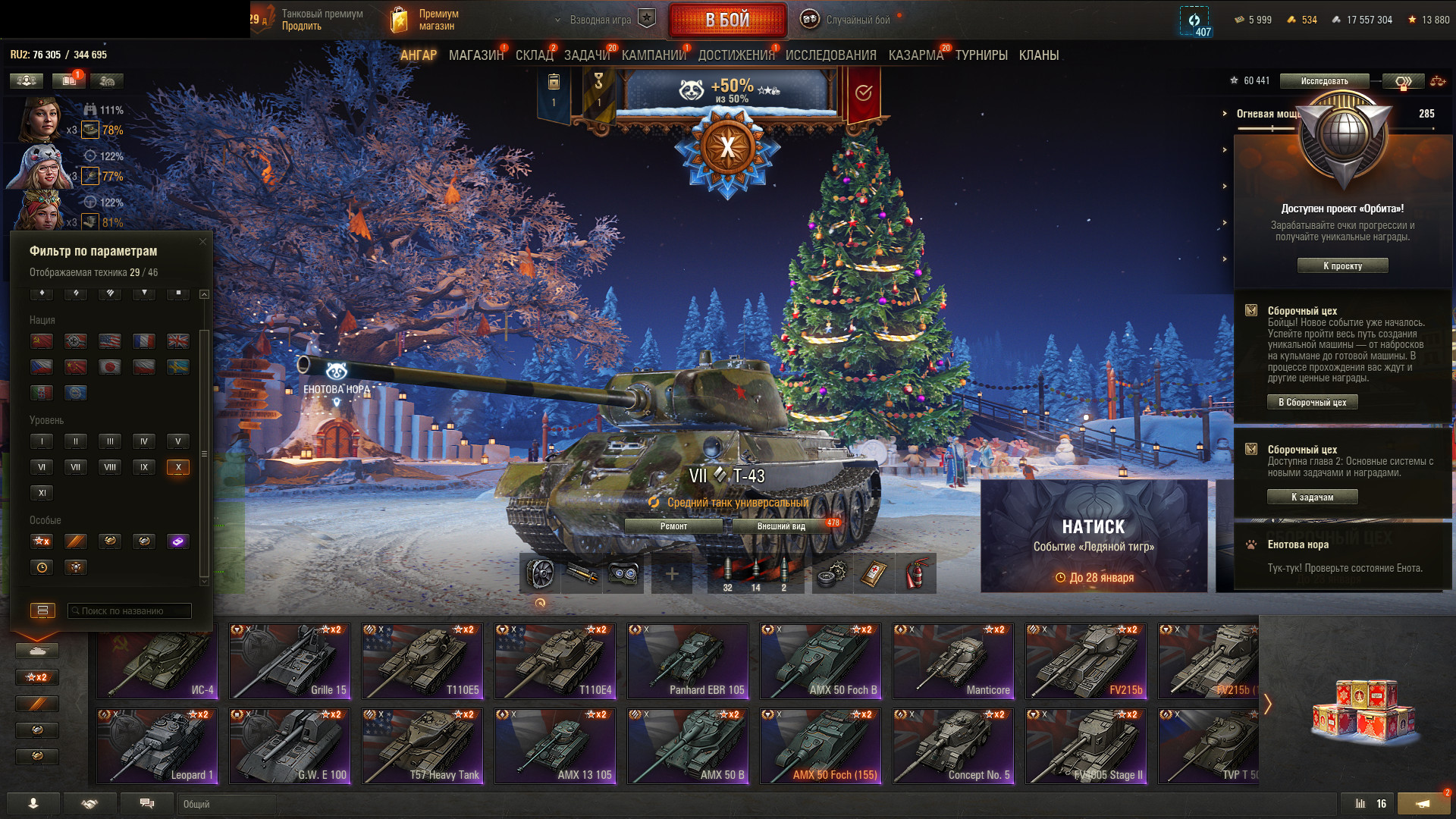Type in the search by name field
1456x819 pixels.
(x=130, y=610)
